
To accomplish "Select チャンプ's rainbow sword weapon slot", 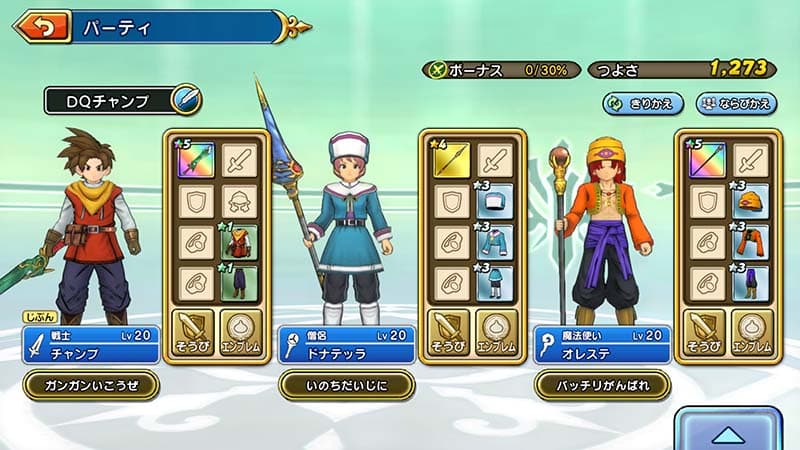I will coord(197,159).
